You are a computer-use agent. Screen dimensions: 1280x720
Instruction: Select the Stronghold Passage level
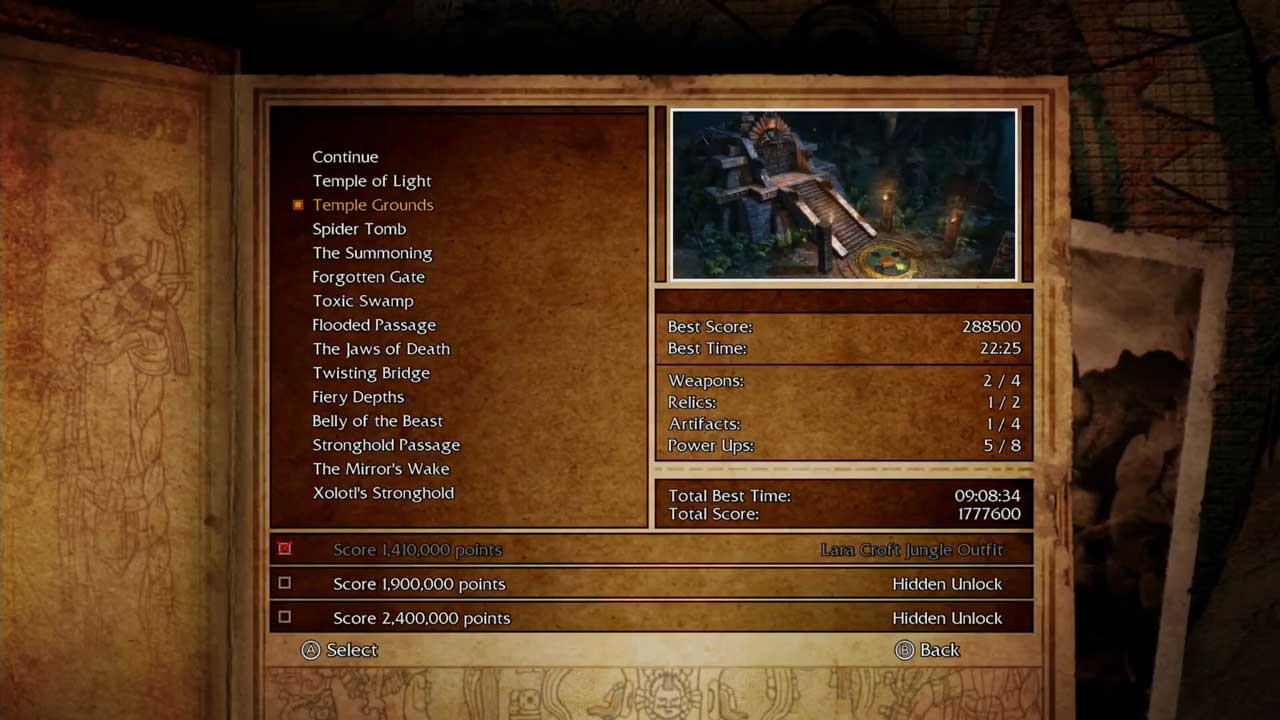(386, 445)
